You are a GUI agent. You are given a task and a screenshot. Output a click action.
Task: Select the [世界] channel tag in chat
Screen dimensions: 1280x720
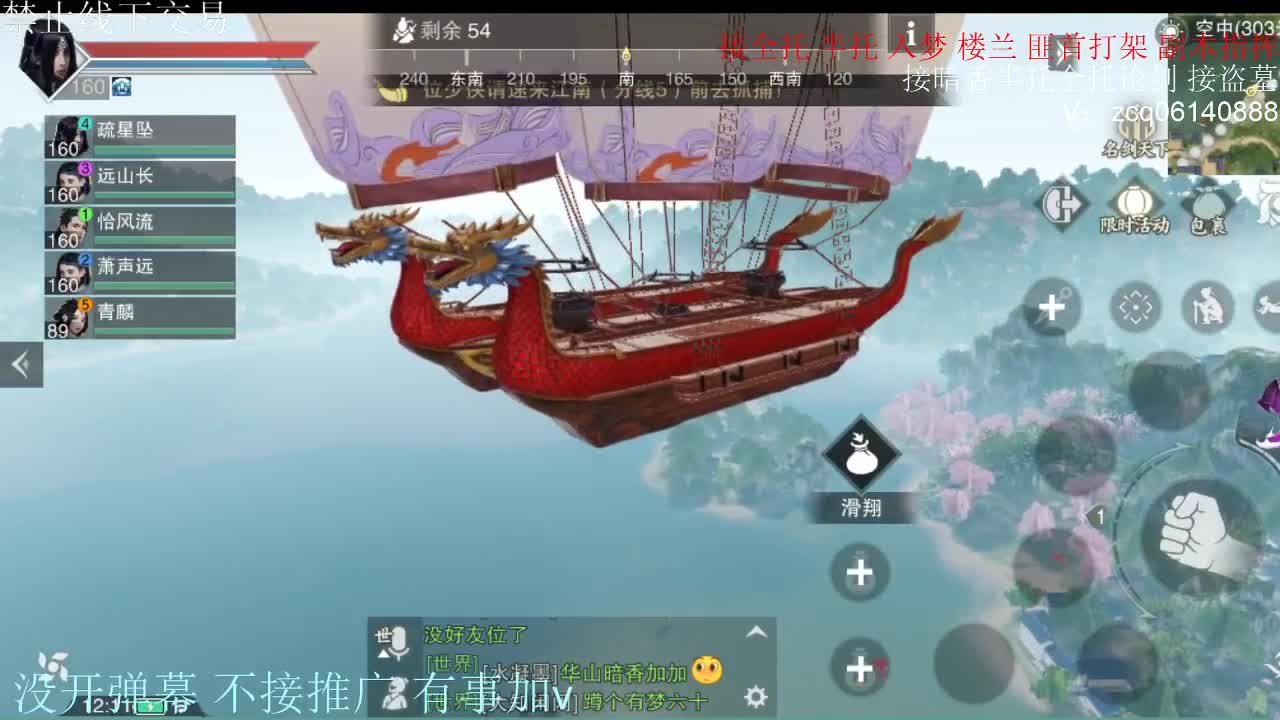coord(450,664)
